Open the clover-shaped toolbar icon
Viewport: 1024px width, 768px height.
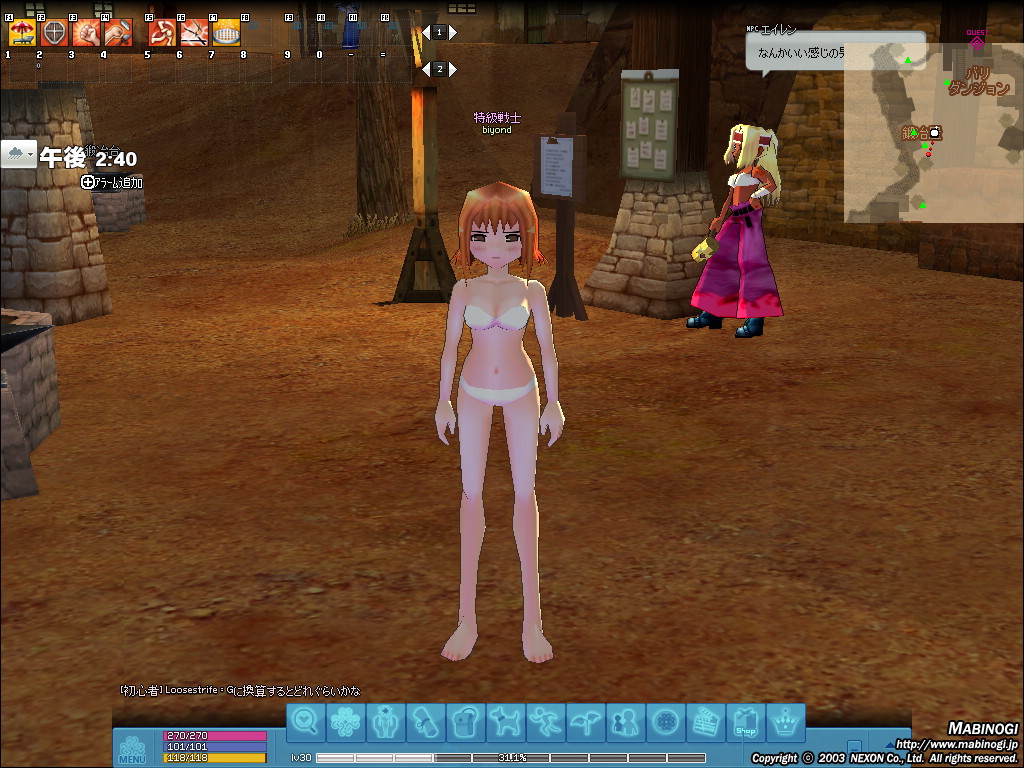[345, 721]
